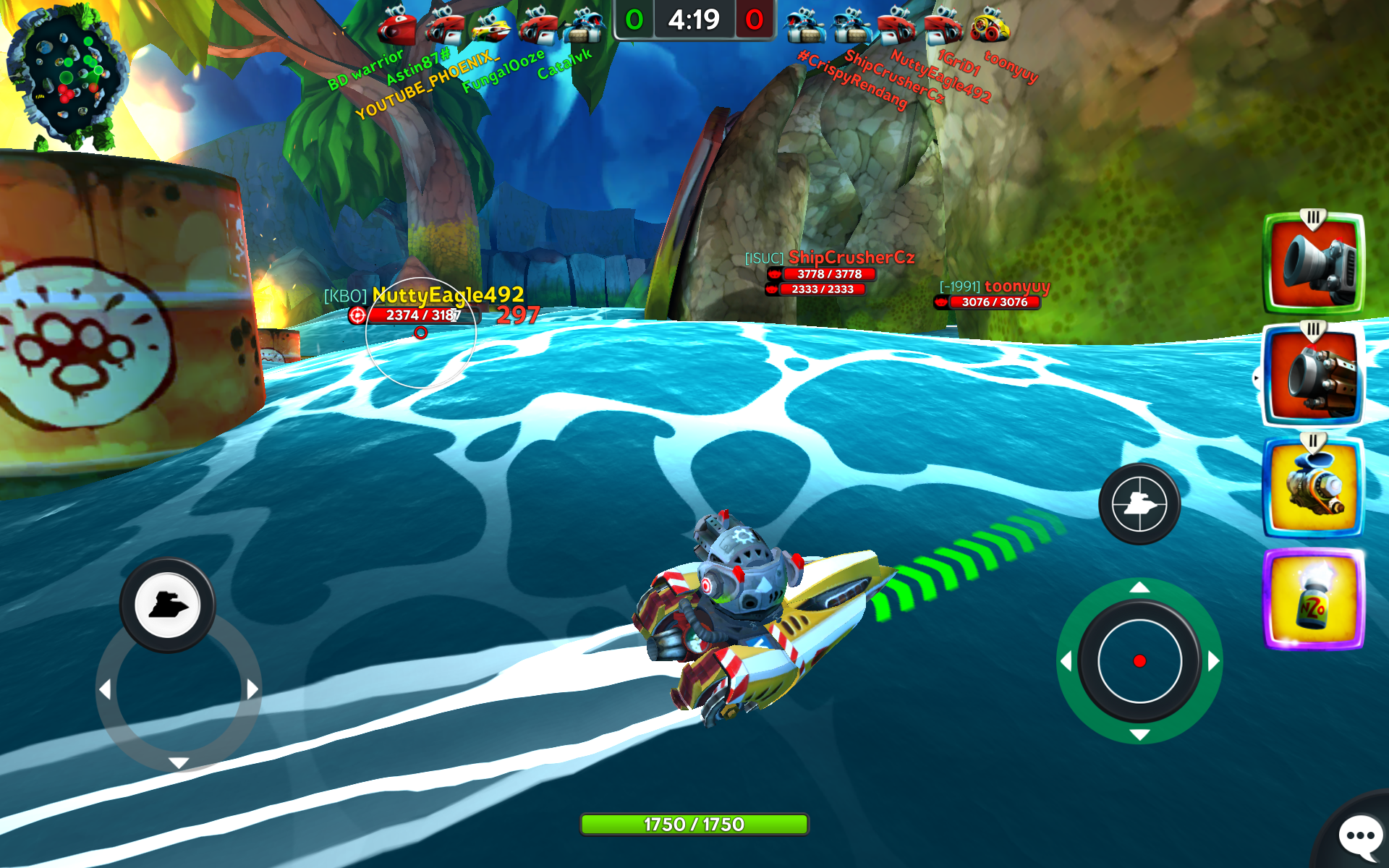The width and height of the screenshot is (1389, 868).
Task: Select the first red cannon weapon
Action: 1313,264
